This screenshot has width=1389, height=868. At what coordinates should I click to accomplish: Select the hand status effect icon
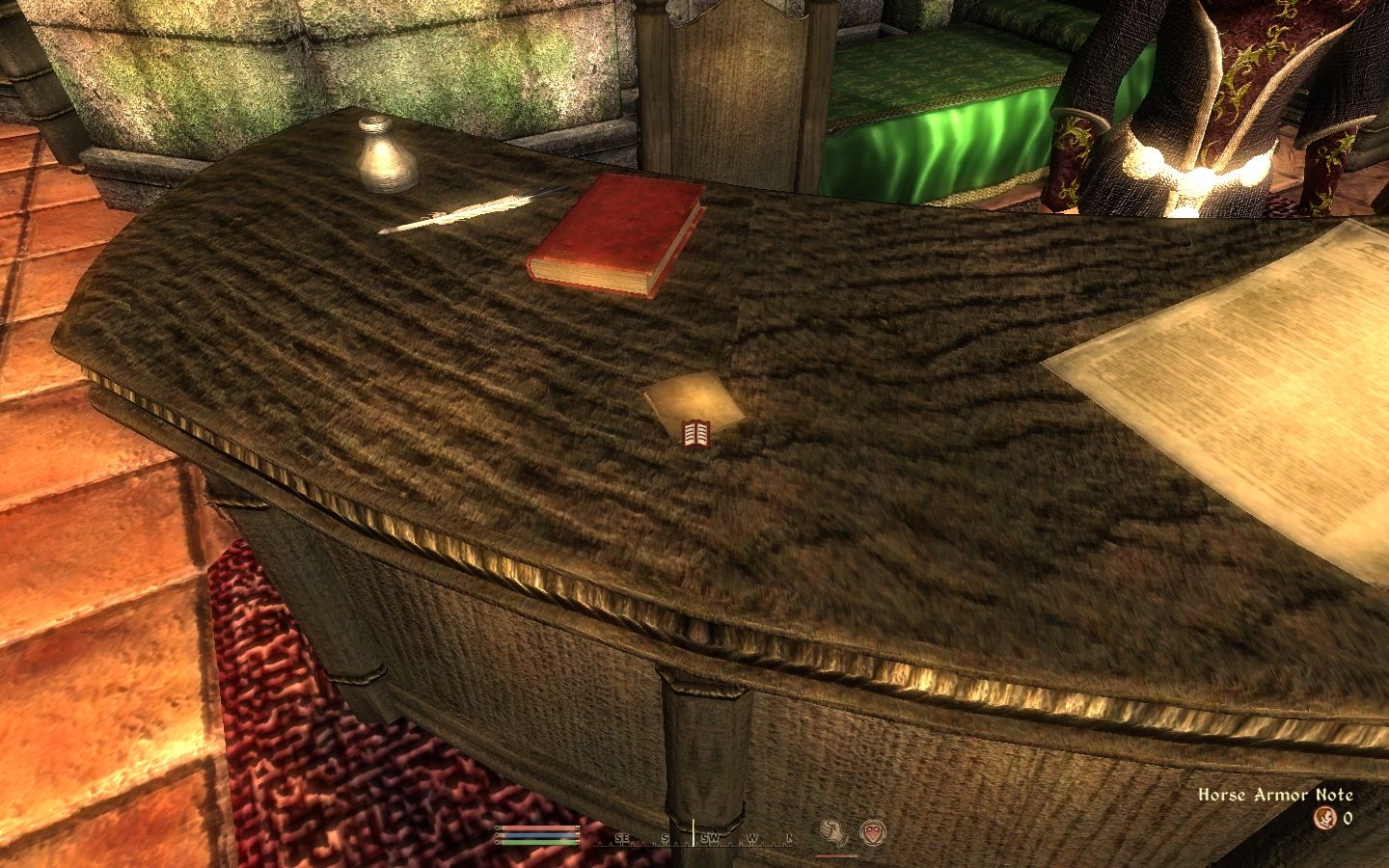pyautogui.click(x=832, y=833)
